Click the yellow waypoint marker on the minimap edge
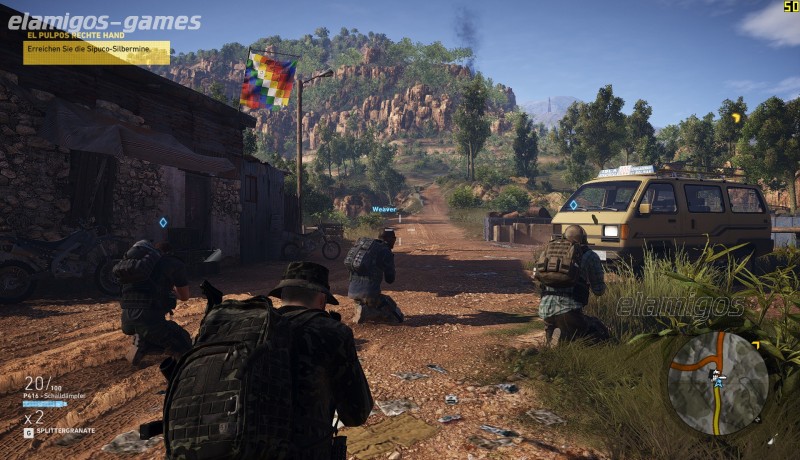Image resolution: width=800 pixels, height=460 pixels. 755,345
